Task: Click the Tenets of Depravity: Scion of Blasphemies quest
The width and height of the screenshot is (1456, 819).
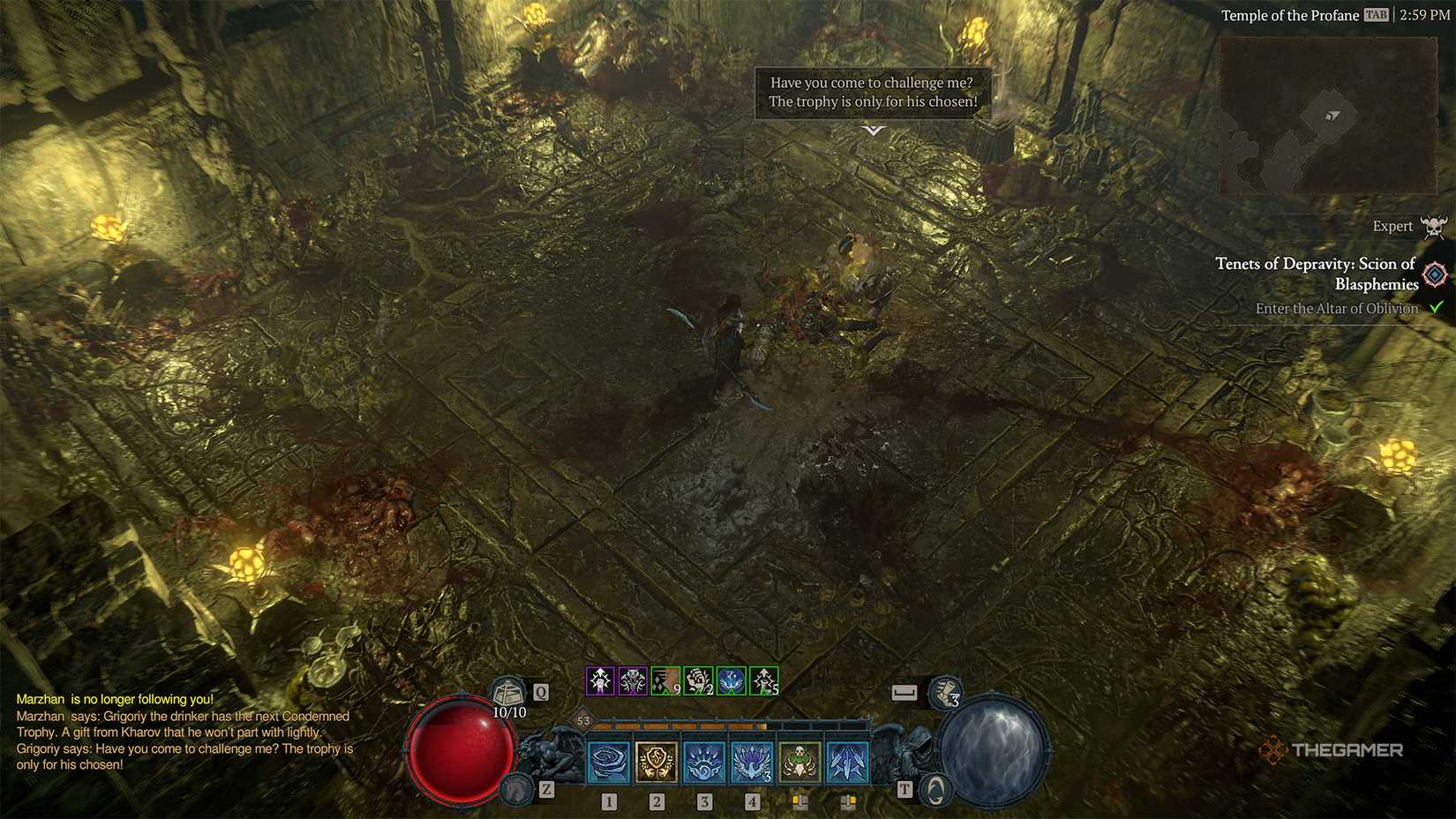Action: point(1315,274)
